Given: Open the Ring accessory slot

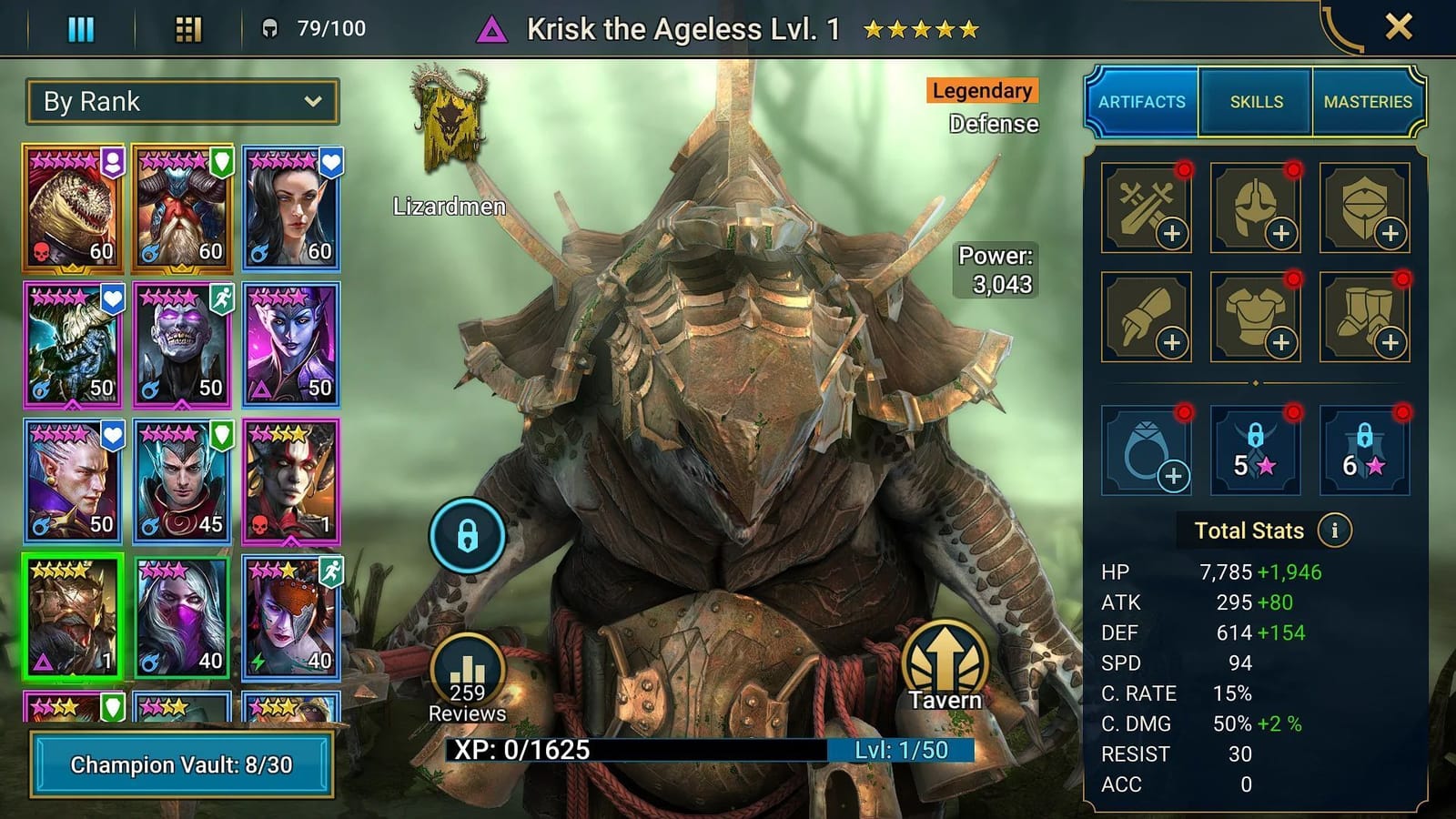Looking at the screenshot, I should click(x=1146, y=451).
